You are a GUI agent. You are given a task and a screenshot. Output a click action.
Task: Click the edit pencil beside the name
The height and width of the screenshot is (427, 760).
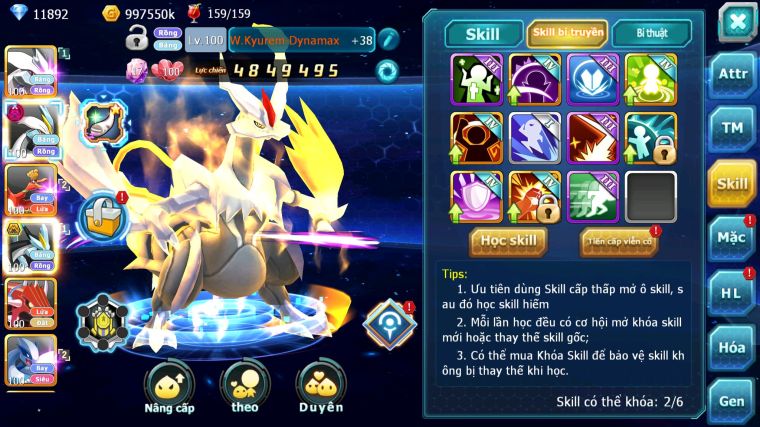pyautogui.click(x=389, y=39)
